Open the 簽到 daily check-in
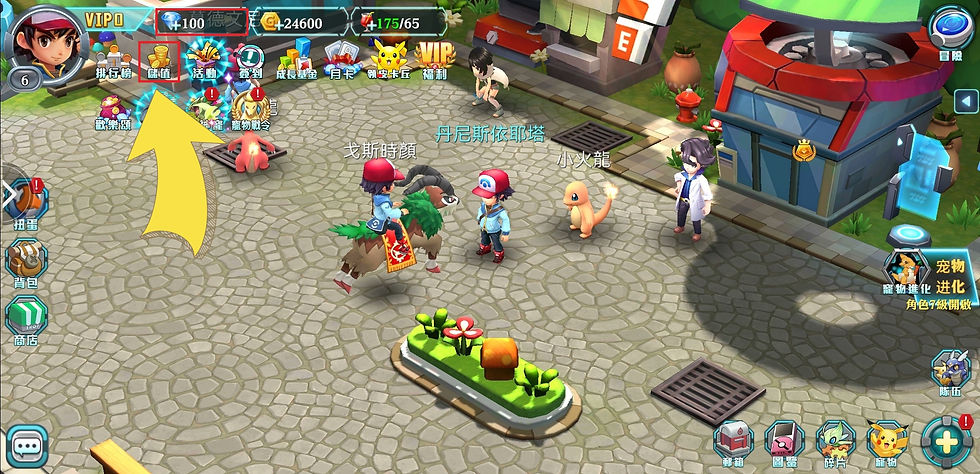The width and height of the screenshot is (980, 474). point(250,60)
